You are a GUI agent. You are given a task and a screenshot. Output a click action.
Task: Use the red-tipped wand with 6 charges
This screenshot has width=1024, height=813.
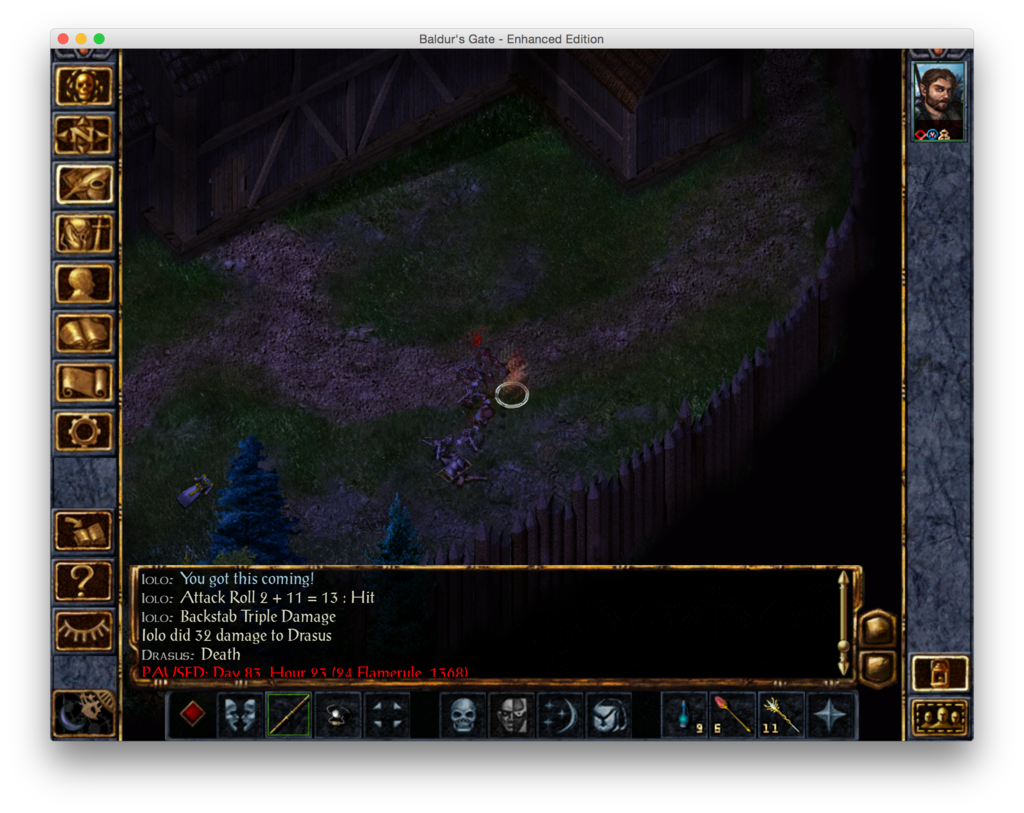733,714
